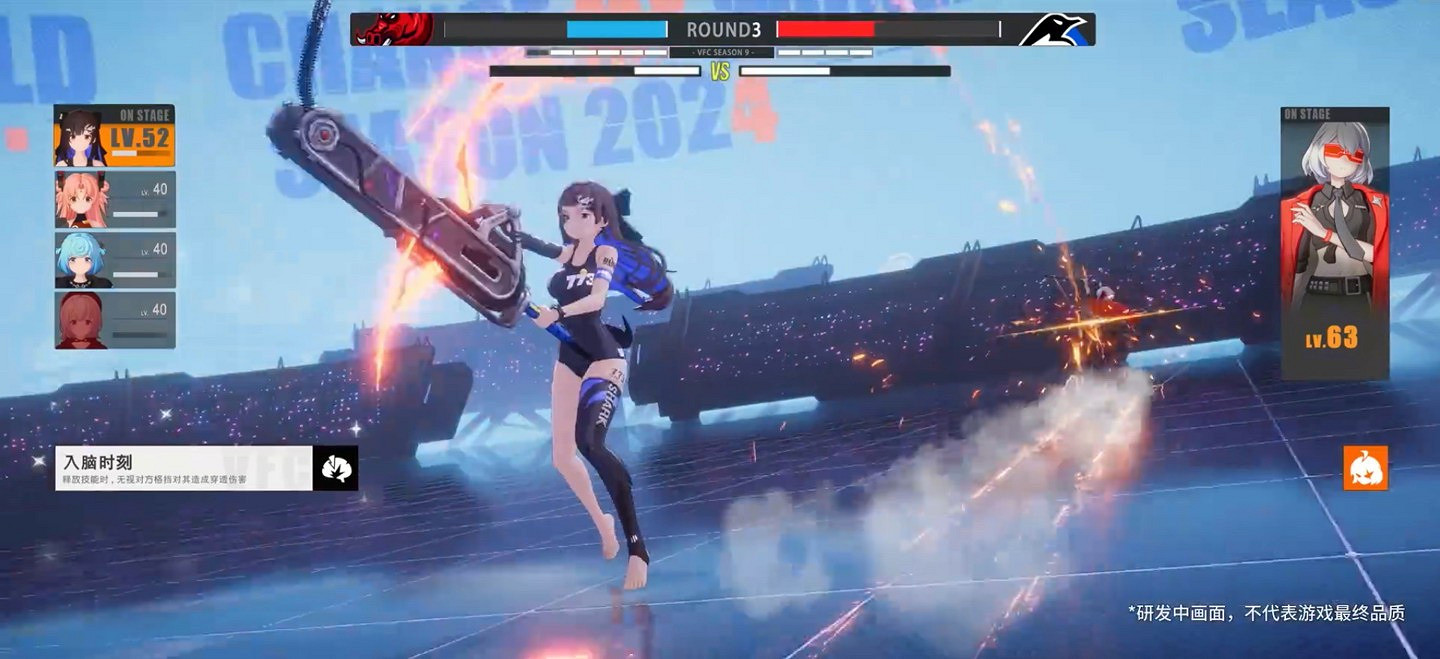This screenshot has width=1440, height=659.
Task: Activate the orange skill icon
Action: pyautogui.click(x=1365, y=468)
